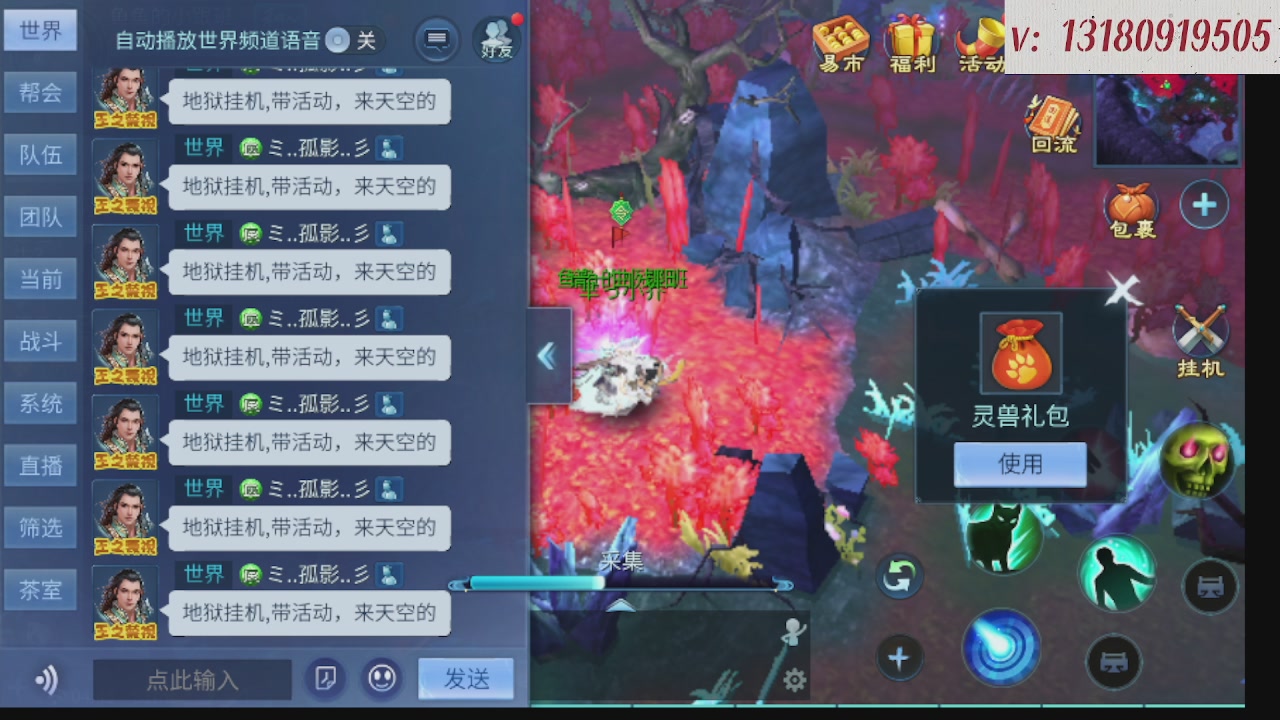
Task: Click the 发送 send button
Action: click(465, 678)
